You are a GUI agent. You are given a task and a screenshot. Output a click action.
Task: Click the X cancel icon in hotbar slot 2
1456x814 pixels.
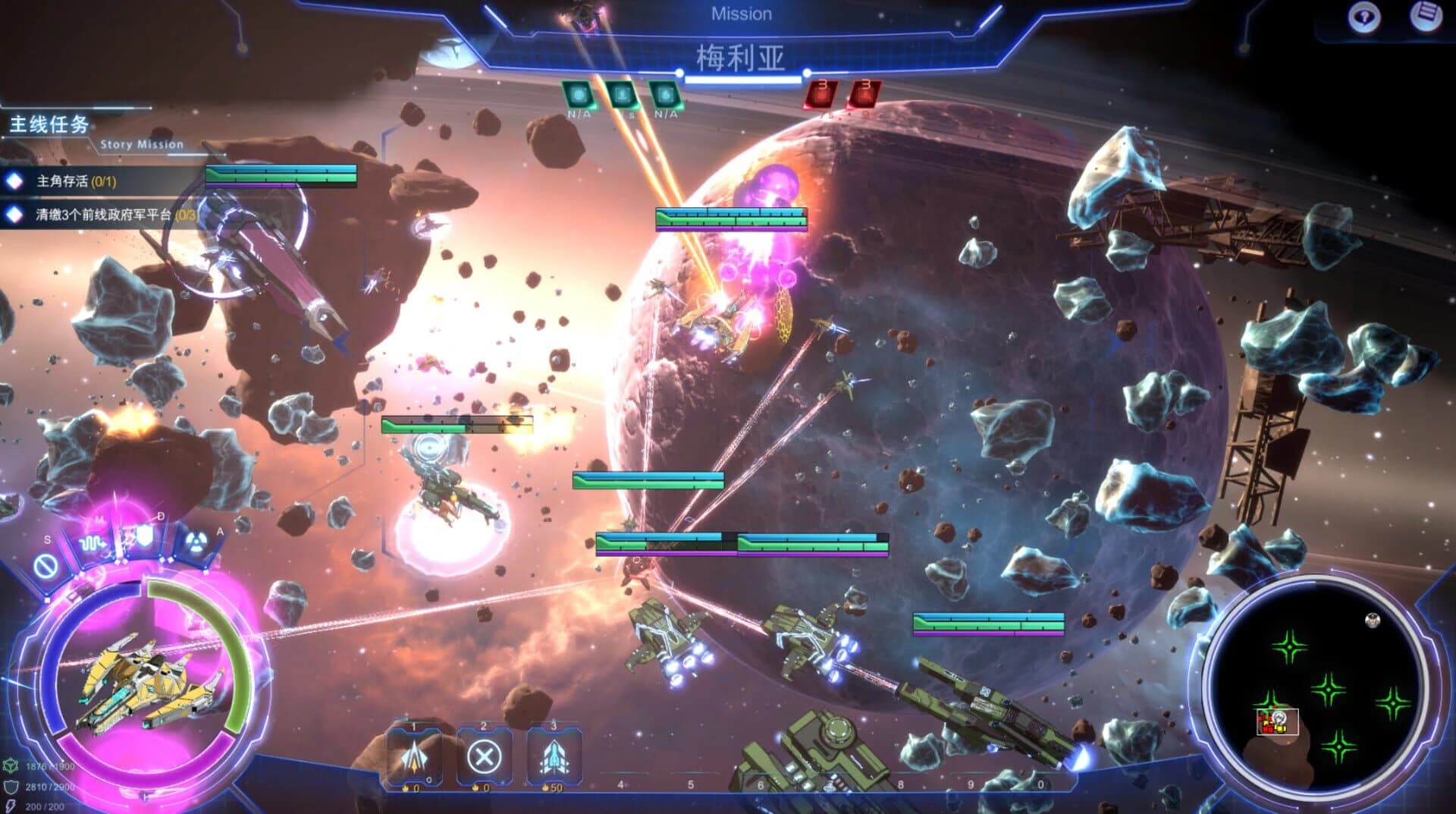(485, 757)
